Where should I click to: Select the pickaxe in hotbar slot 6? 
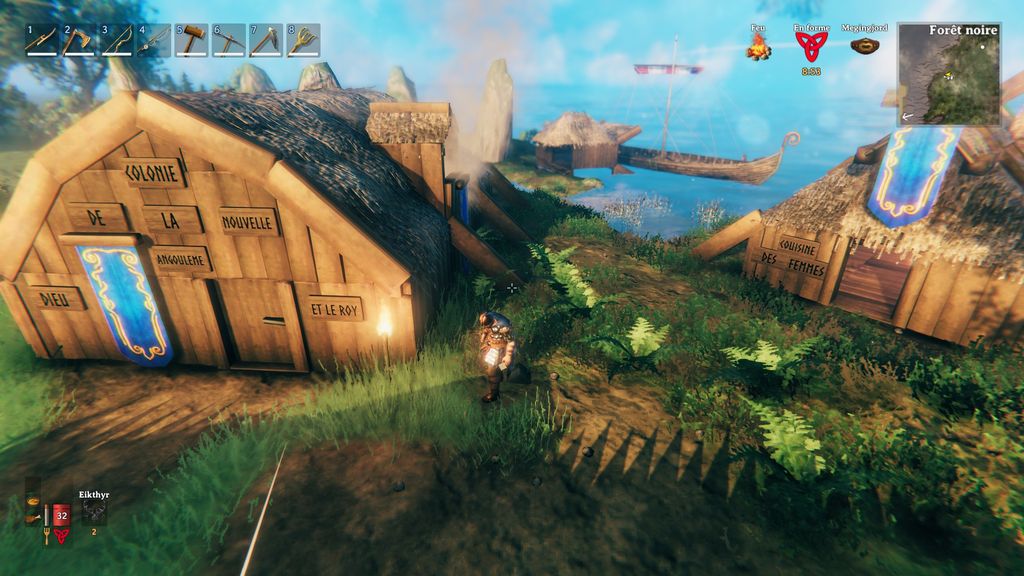click(x=228, y=41)
